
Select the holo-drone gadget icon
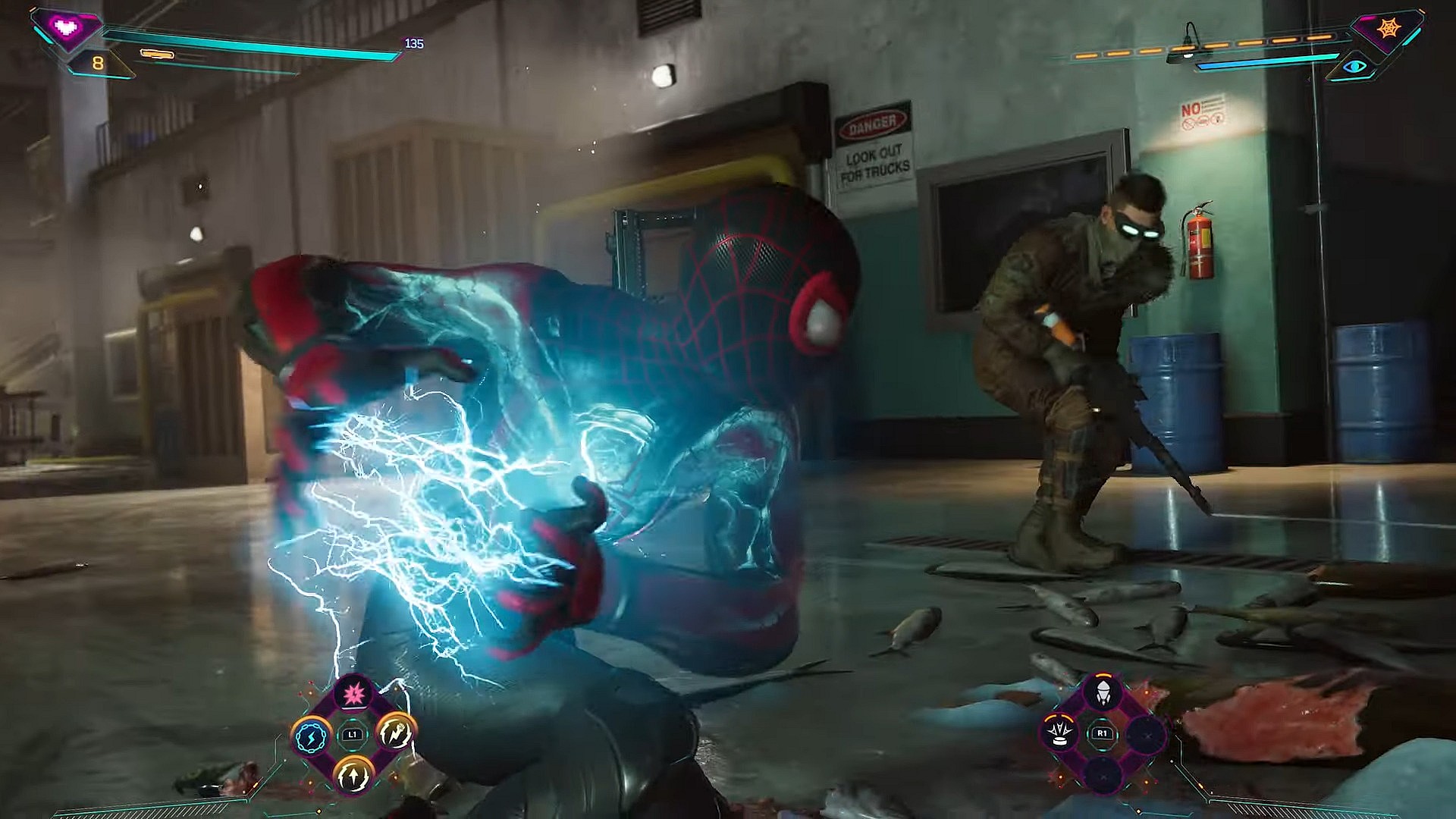pyautogui.click(x=1059, y=733)
